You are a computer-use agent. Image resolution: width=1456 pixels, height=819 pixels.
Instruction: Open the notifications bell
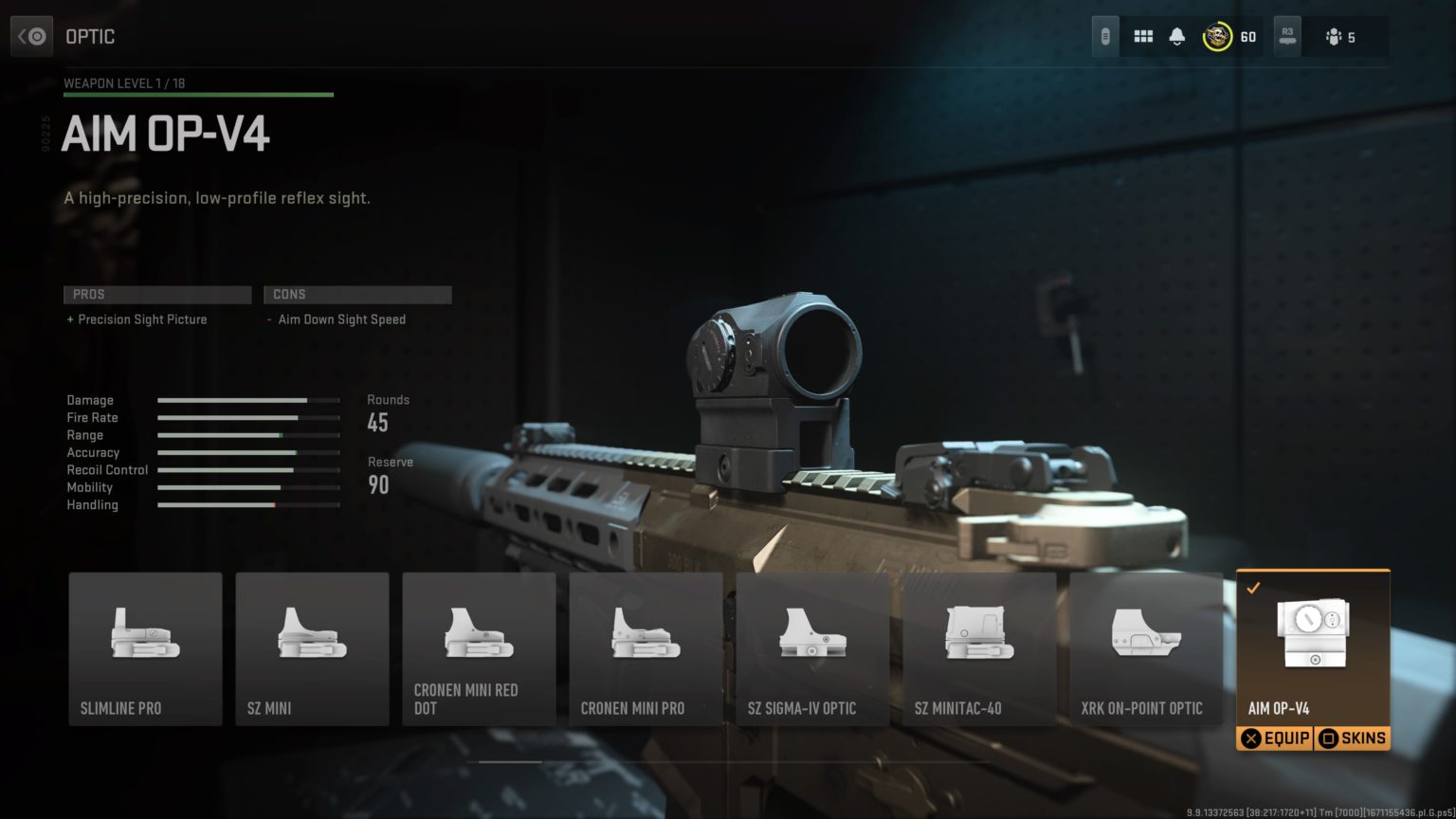[x=1175, y=35]
